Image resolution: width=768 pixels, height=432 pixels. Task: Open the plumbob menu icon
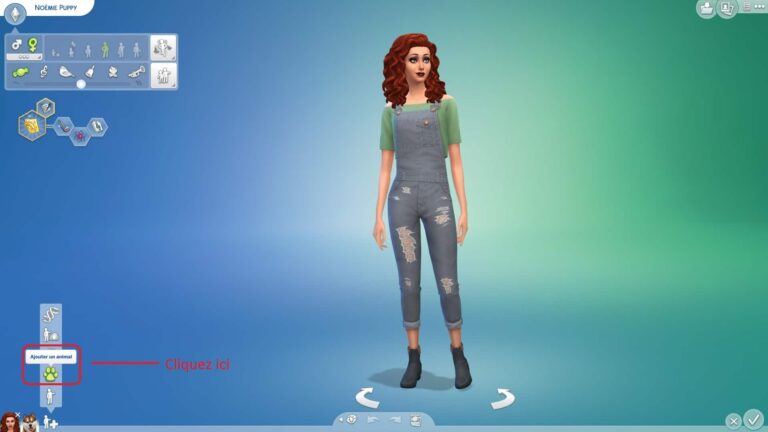(15, 13)
